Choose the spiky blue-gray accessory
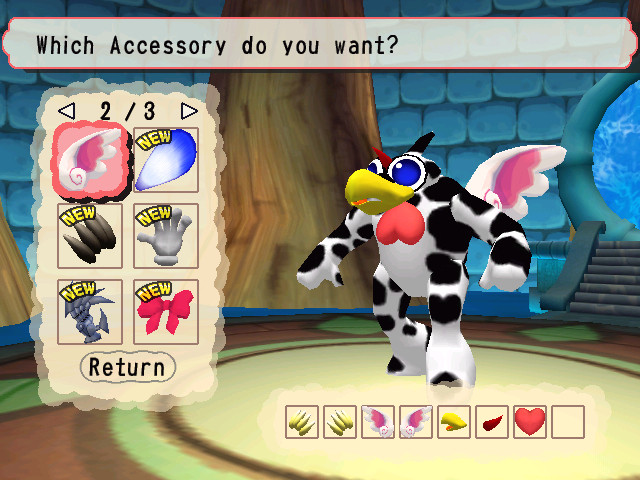Screen dimensions: 640x480 pyautogui.click(x=90, y=311)
